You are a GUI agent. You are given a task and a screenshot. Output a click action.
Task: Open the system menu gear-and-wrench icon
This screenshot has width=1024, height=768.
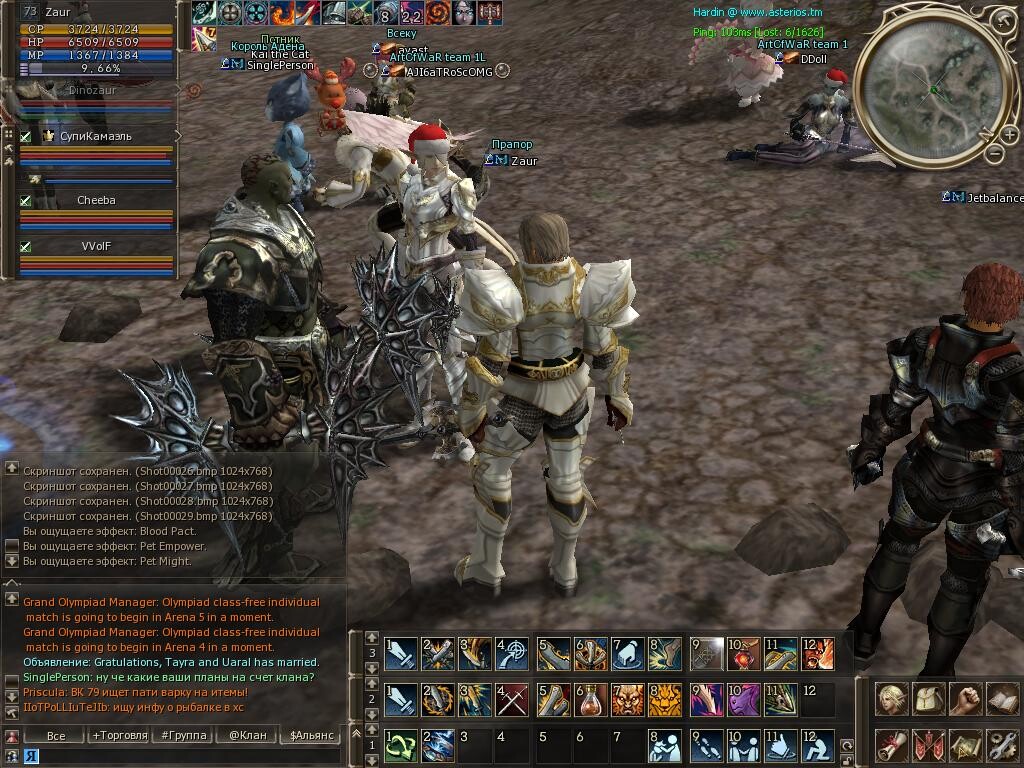[x=1001, y=745]
